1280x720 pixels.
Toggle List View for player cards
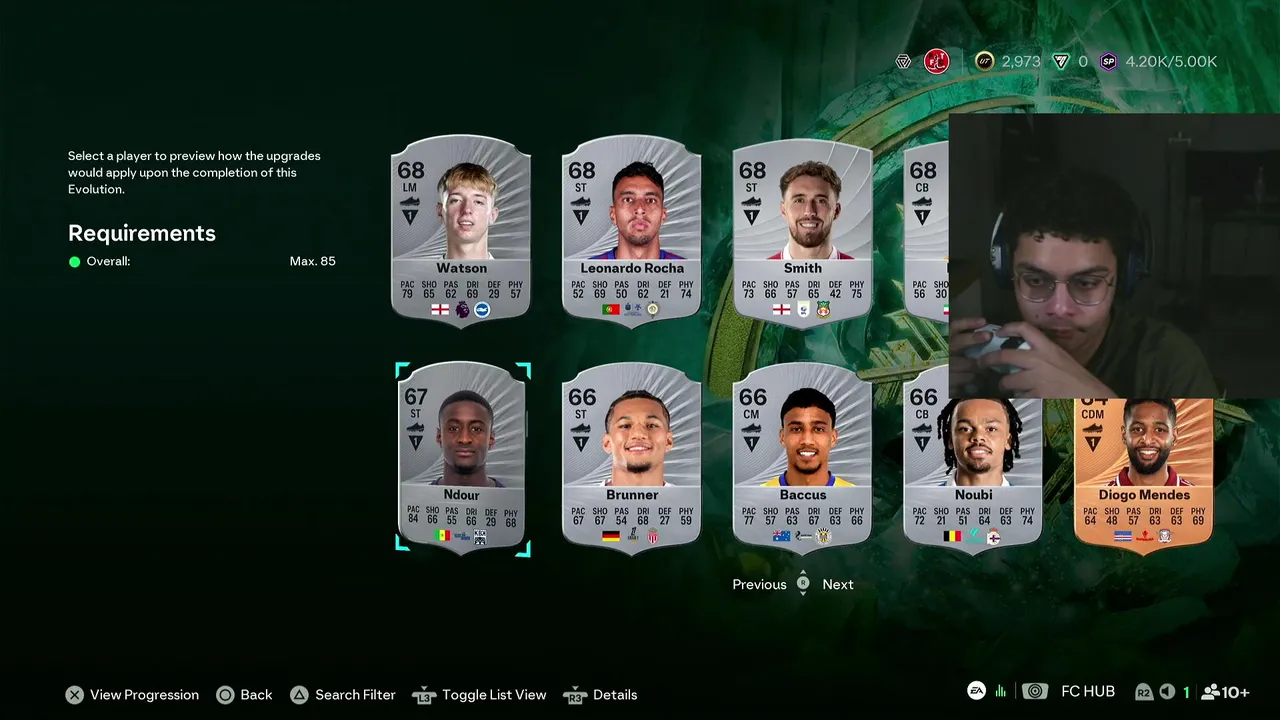click(x=481, y=695)
